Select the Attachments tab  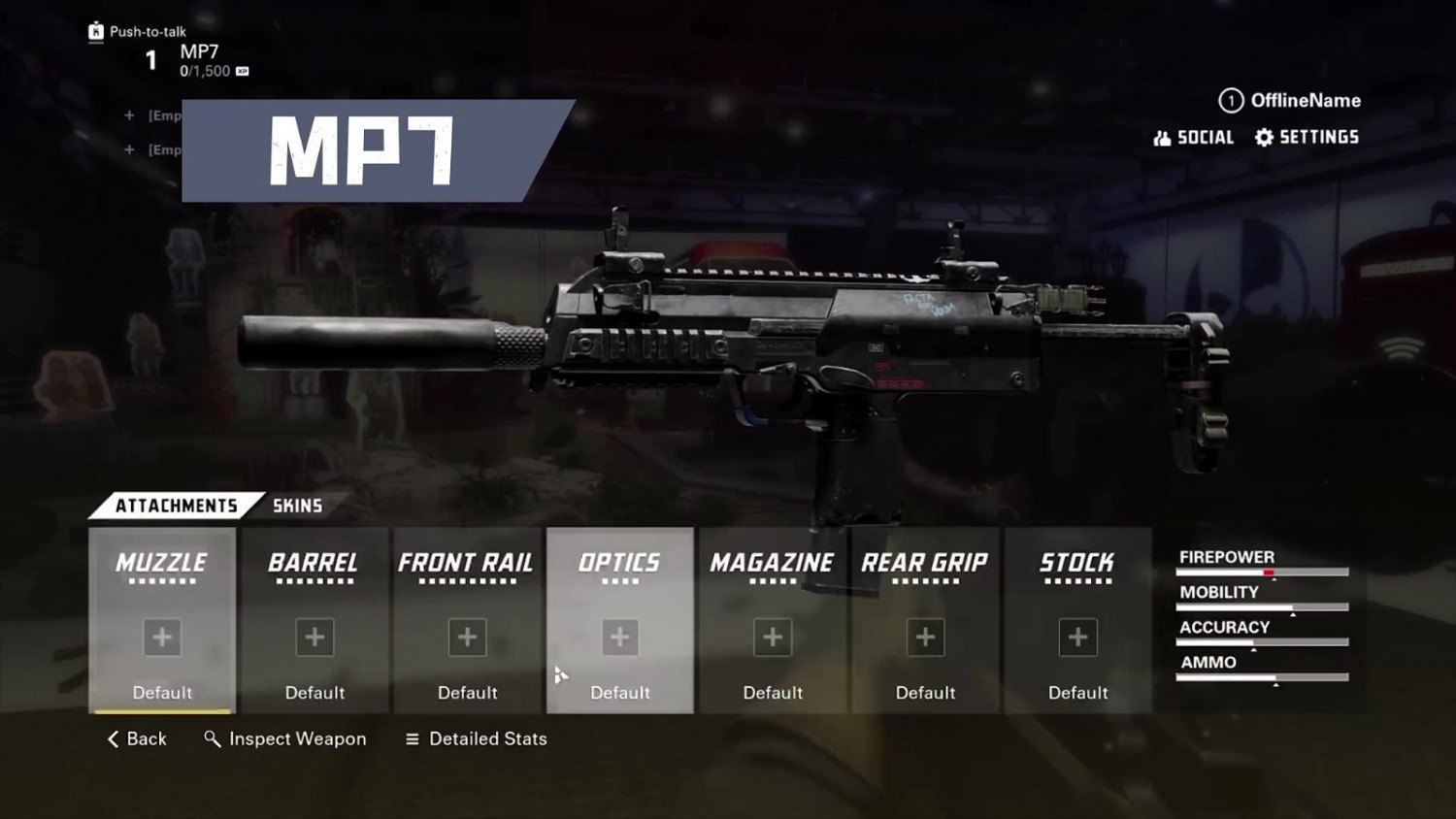[176, 506]
